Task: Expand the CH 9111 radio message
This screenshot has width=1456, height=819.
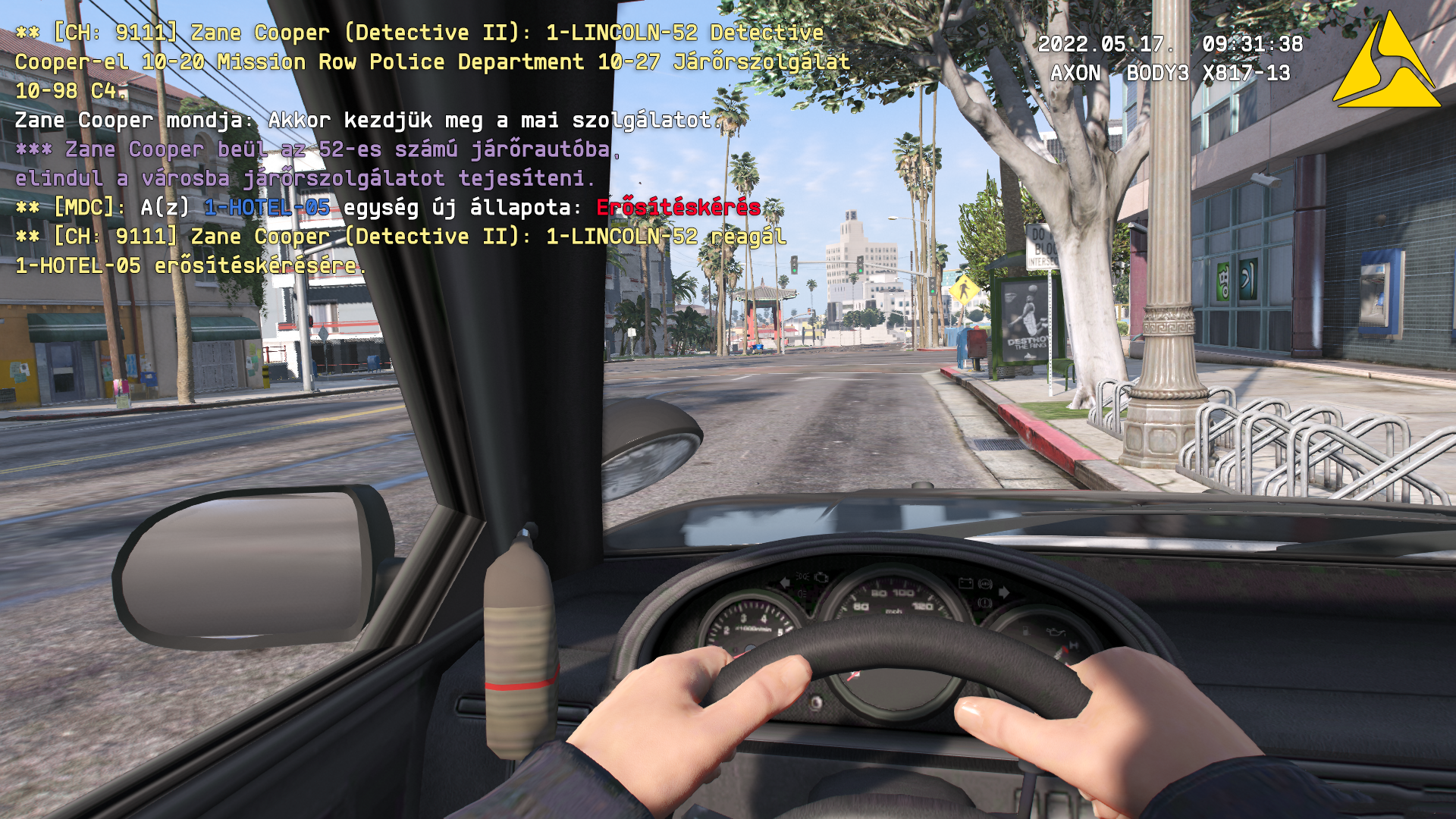Action: 114,33
